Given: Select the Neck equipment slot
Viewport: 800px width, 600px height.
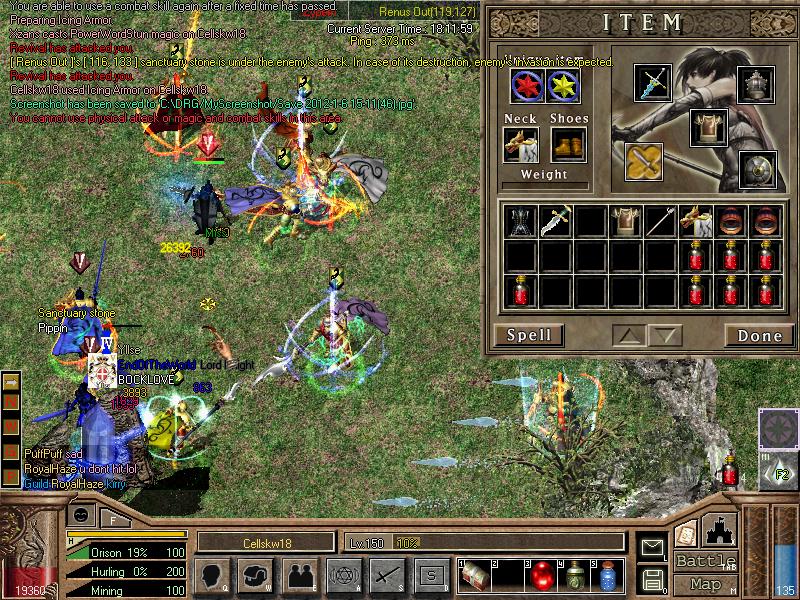Looking at the screenshot, I should tap(521, 145).
